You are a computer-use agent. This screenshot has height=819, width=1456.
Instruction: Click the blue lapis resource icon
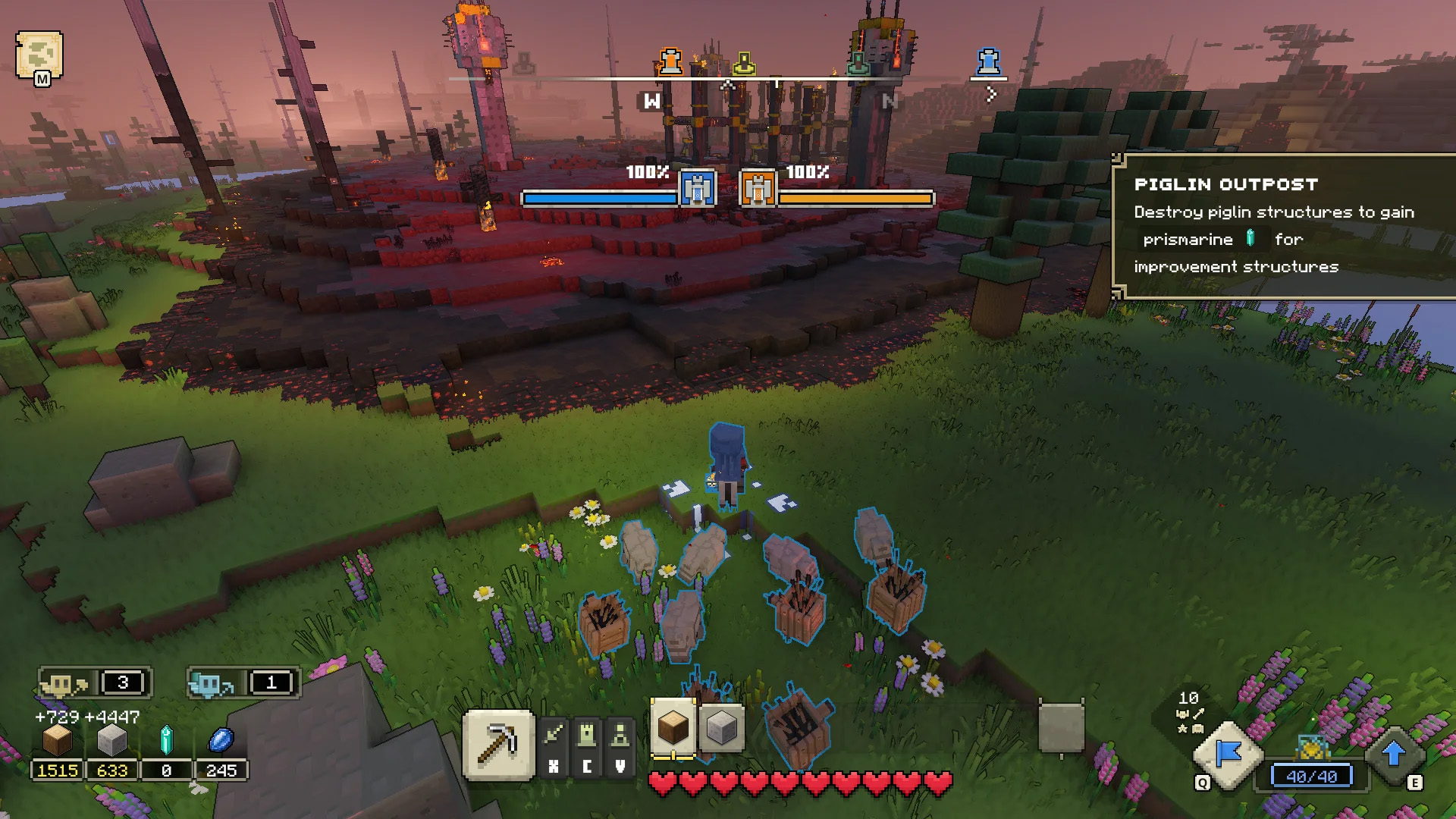click(221, 741)
